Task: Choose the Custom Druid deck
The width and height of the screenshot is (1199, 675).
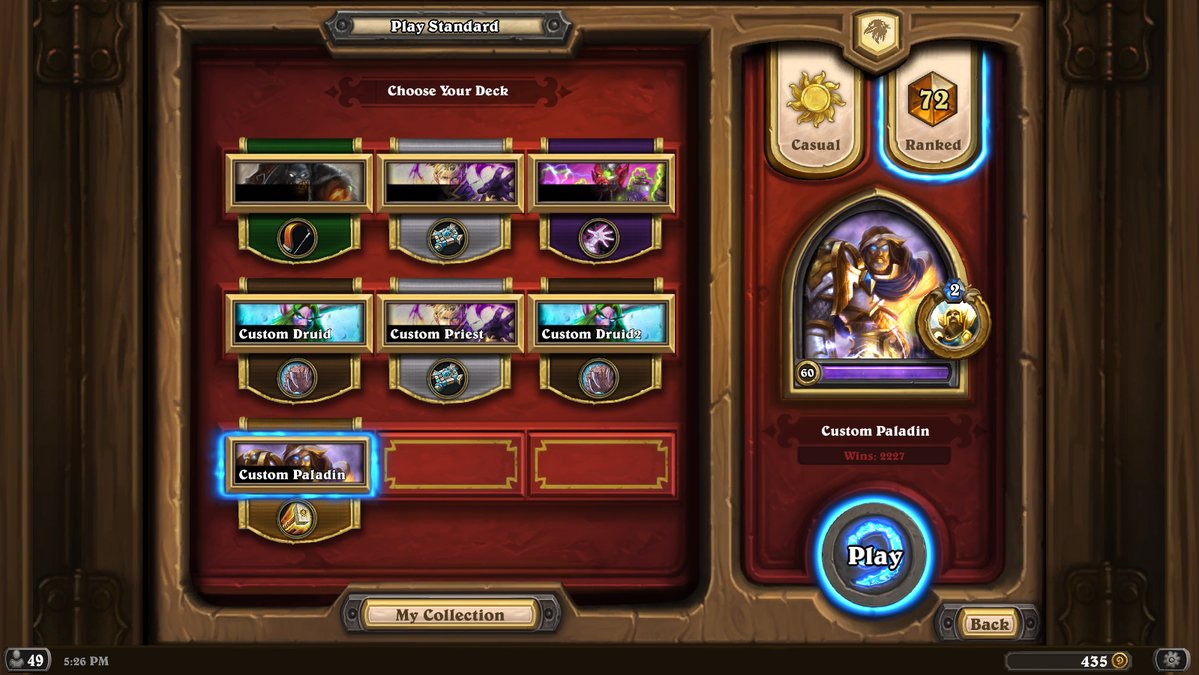Action: (x=299, y=323)
